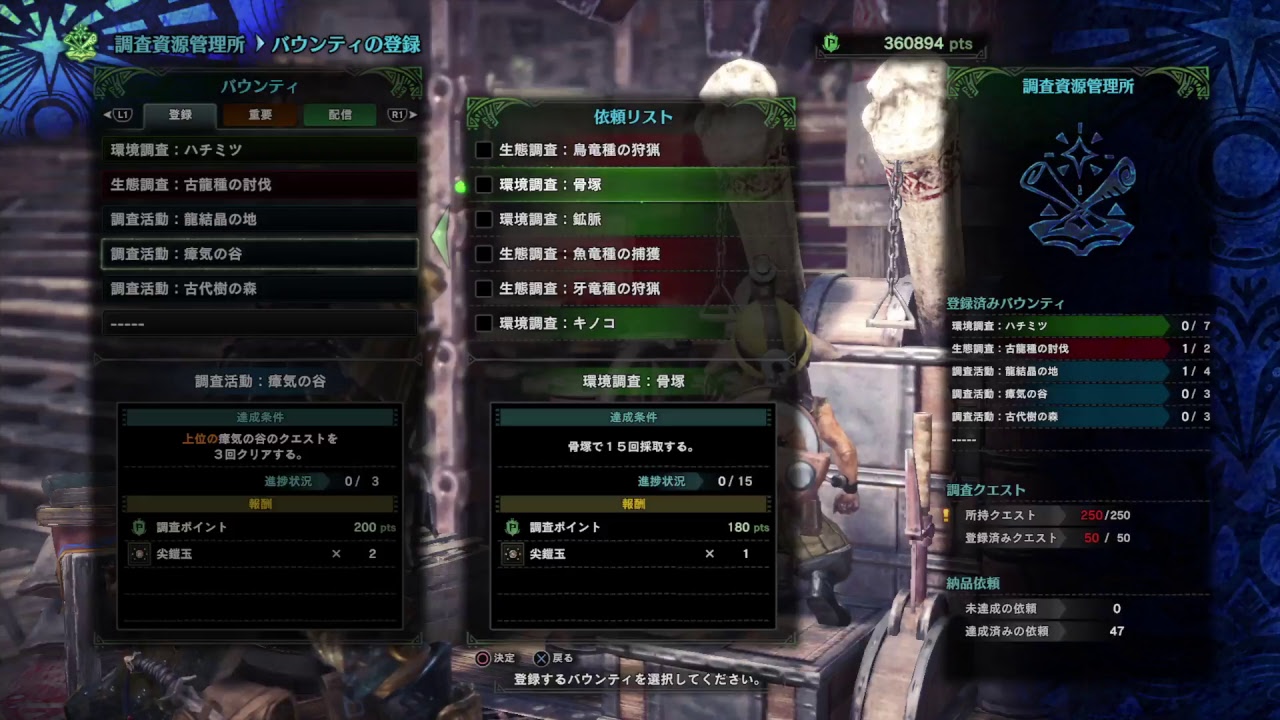The height and width of the screenshot is (720, 1280).
Task: Open the 重要 bounty tab
Action: [x=260, y=115]
